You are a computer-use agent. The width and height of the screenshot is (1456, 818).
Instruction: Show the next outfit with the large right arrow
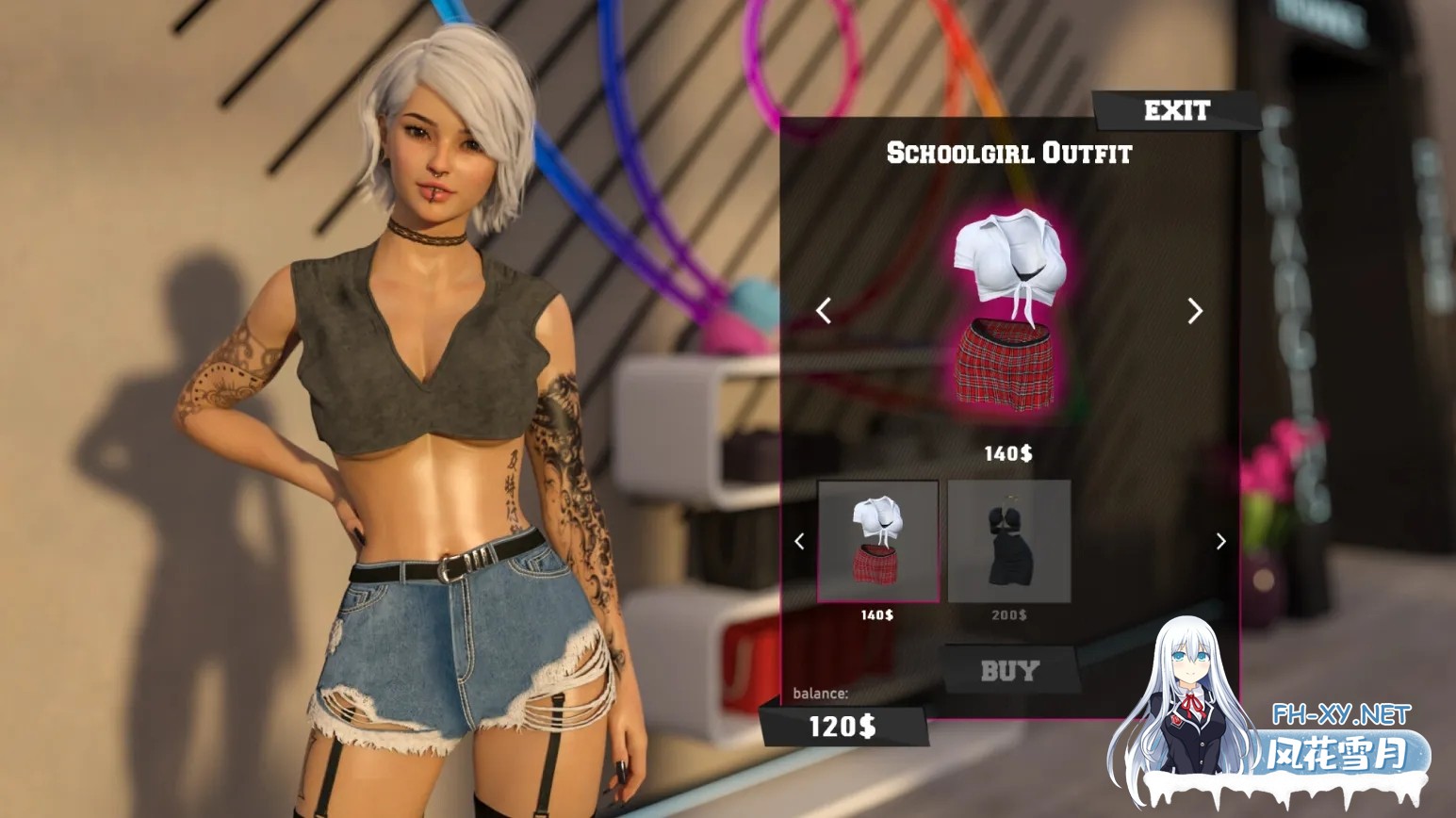point(1195,311)
